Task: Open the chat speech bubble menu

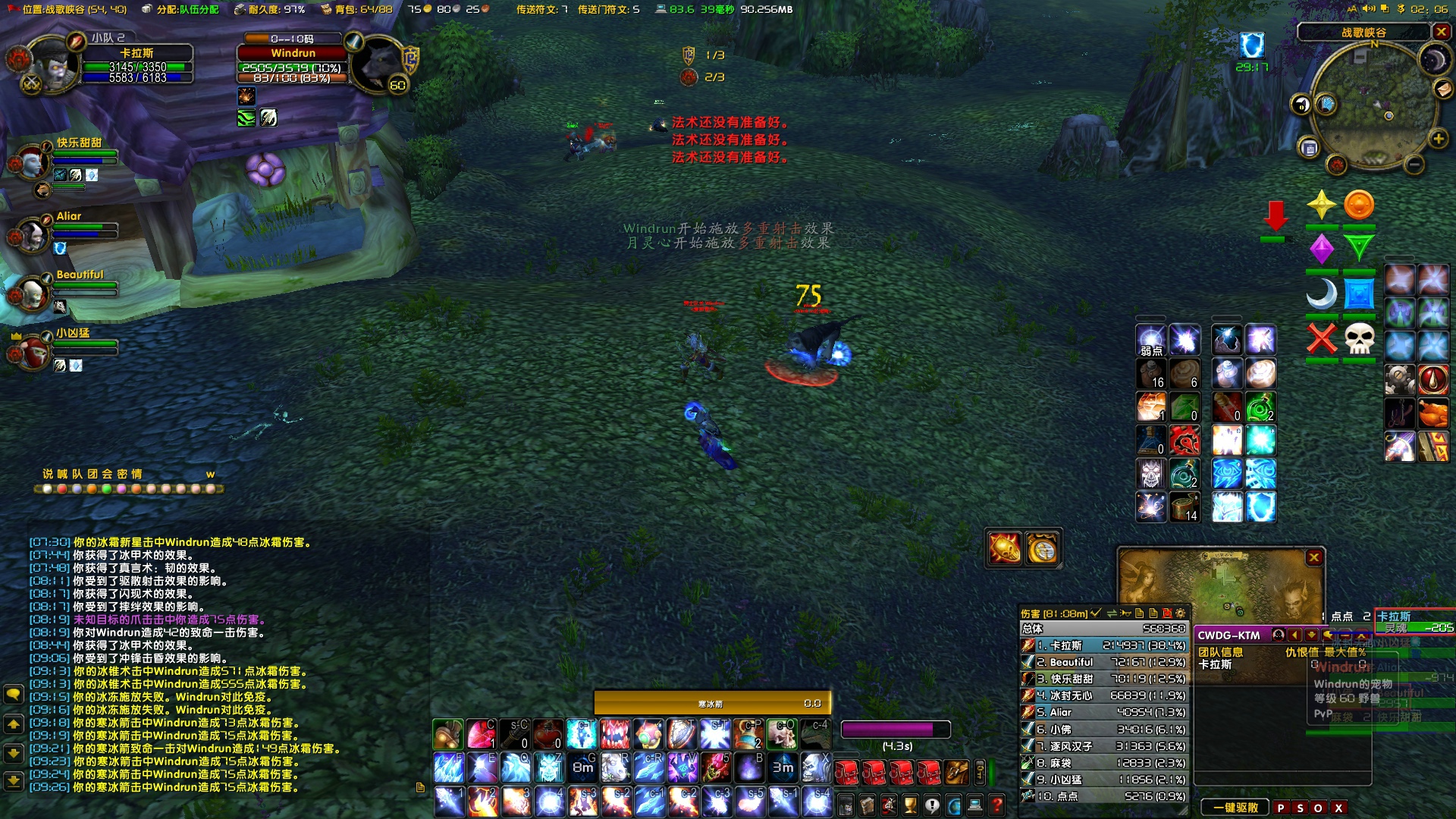Action: (14, 694)
